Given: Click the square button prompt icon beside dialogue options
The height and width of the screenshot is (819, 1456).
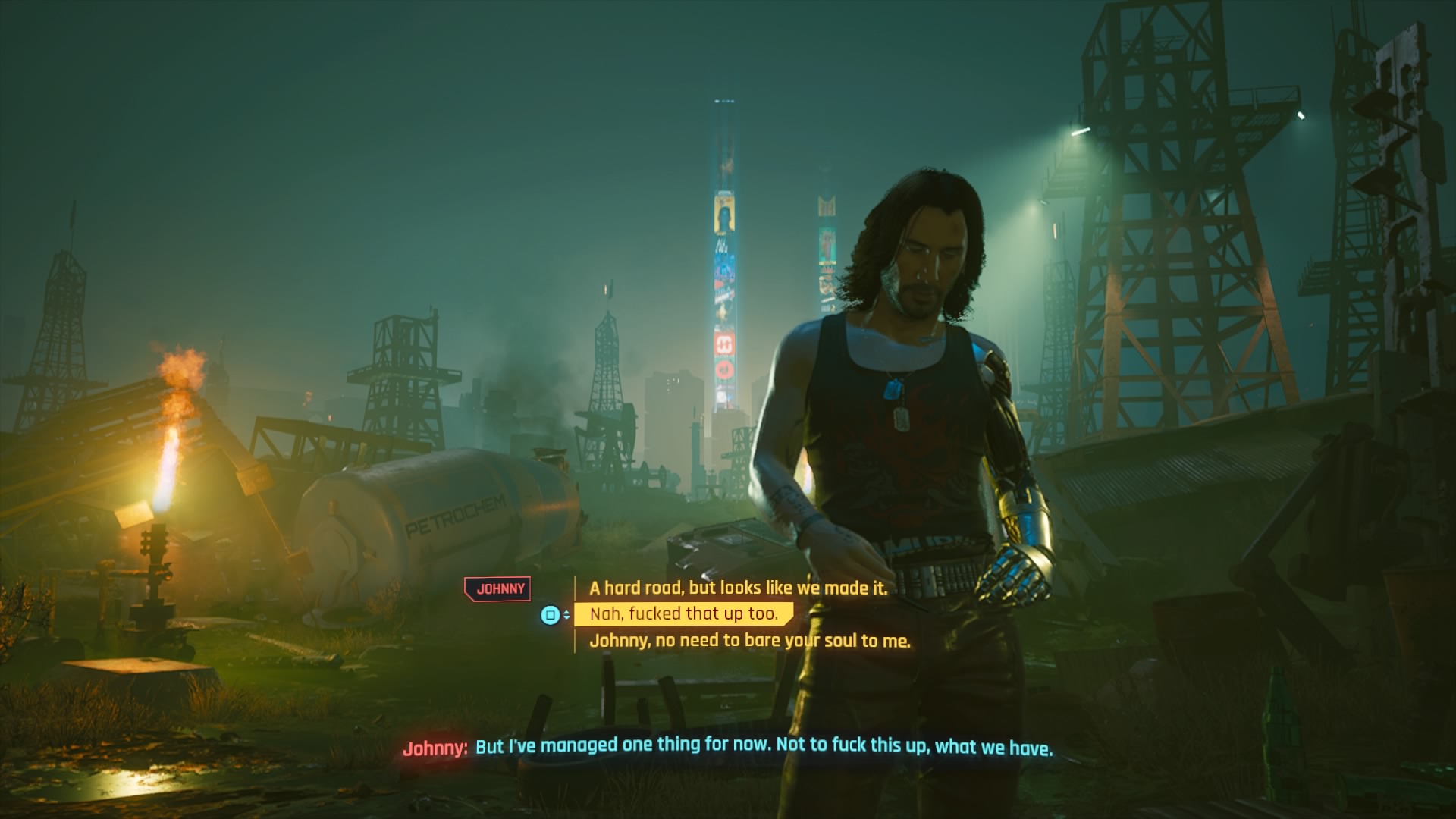Looking at the screenshot, I should (551, 615).
